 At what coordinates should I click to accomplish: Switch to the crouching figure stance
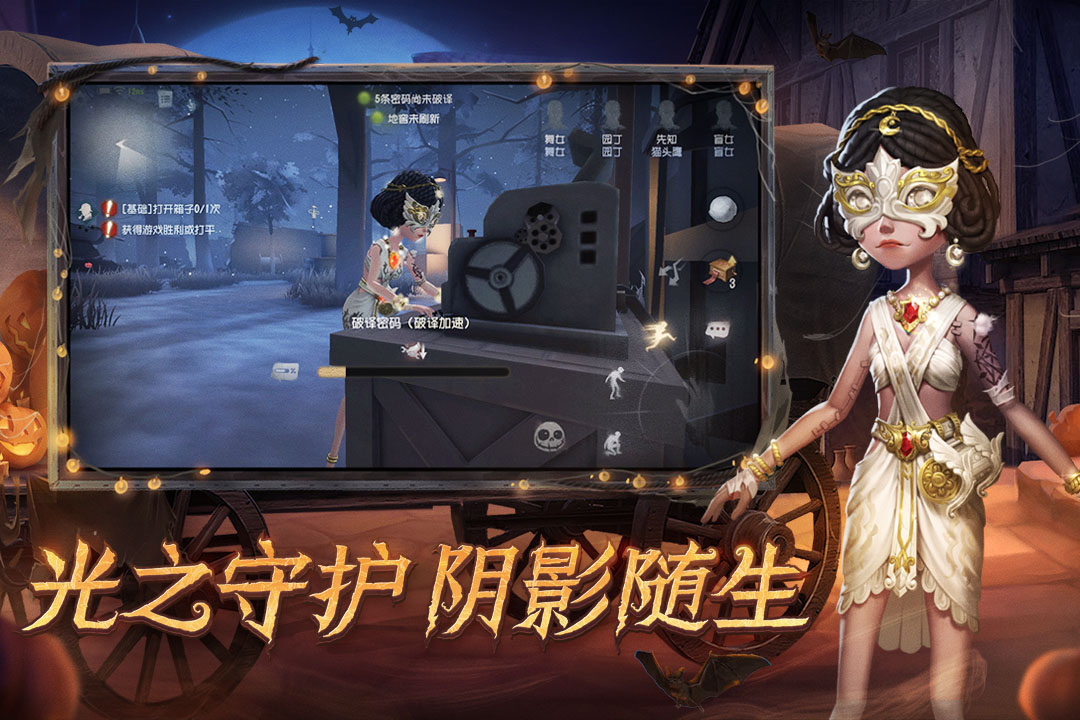[x=612, y=441]
